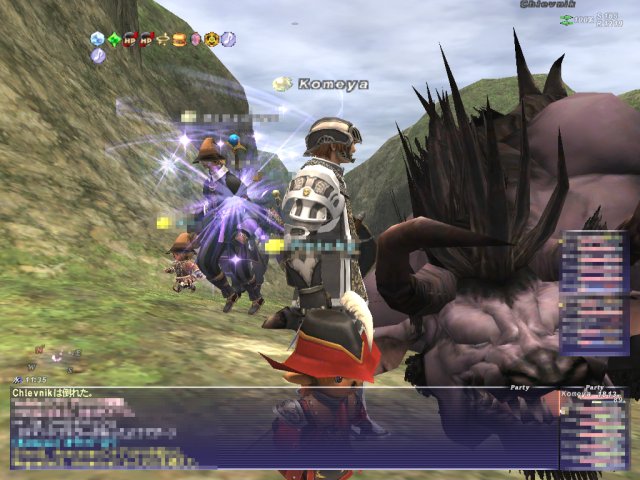Select the yellow flower-shaped status icon

[x=212, y=40]
